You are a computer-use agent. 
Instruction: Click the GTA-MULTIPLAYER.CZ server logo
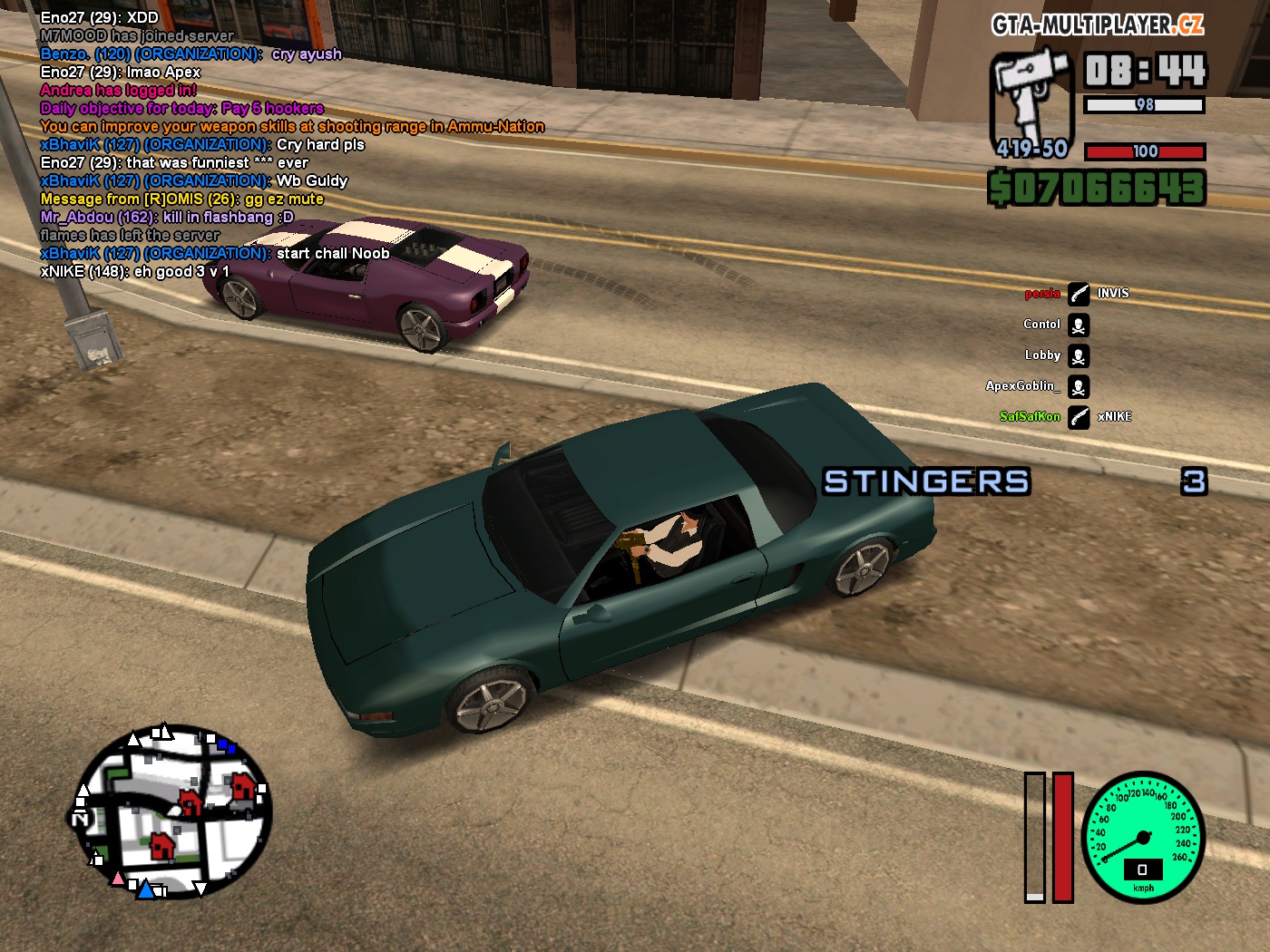pos(1098,25)
